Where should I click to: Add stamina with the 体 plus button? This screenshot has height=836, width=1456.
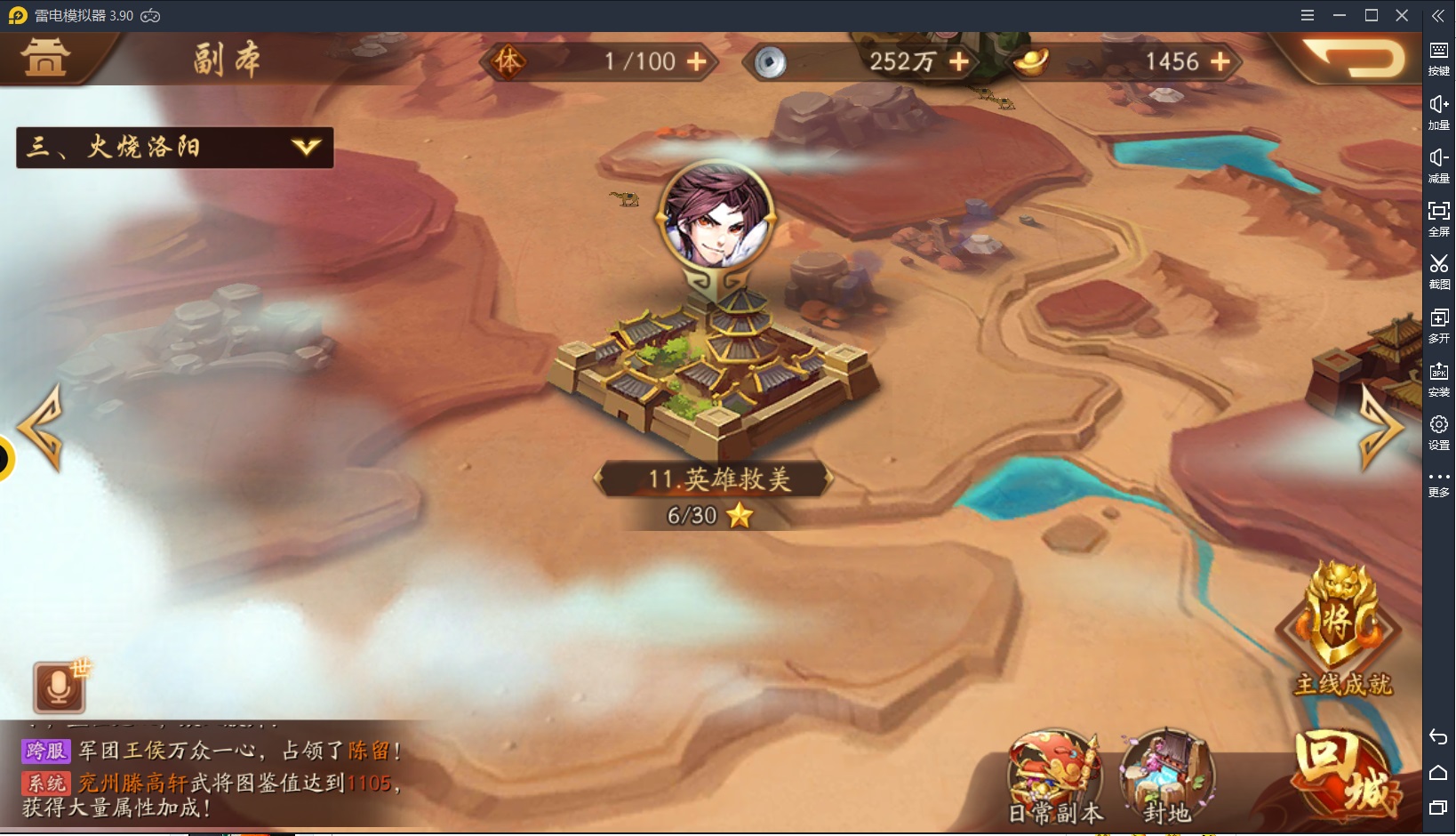pyautogui.click(x=697, y=61)
